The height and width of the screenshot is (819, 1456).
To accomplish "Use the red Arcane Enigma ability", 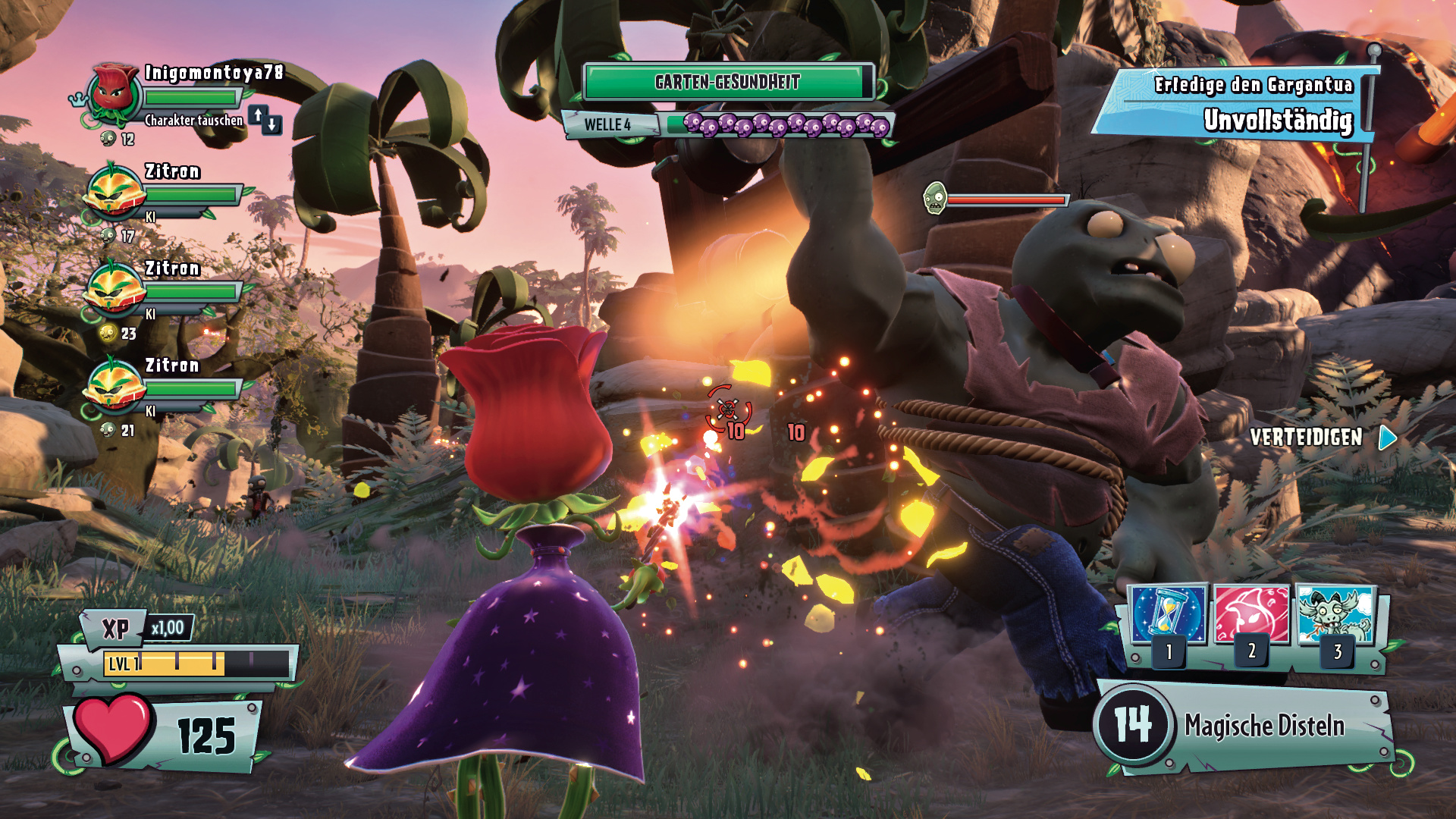I will (1251, 614).
